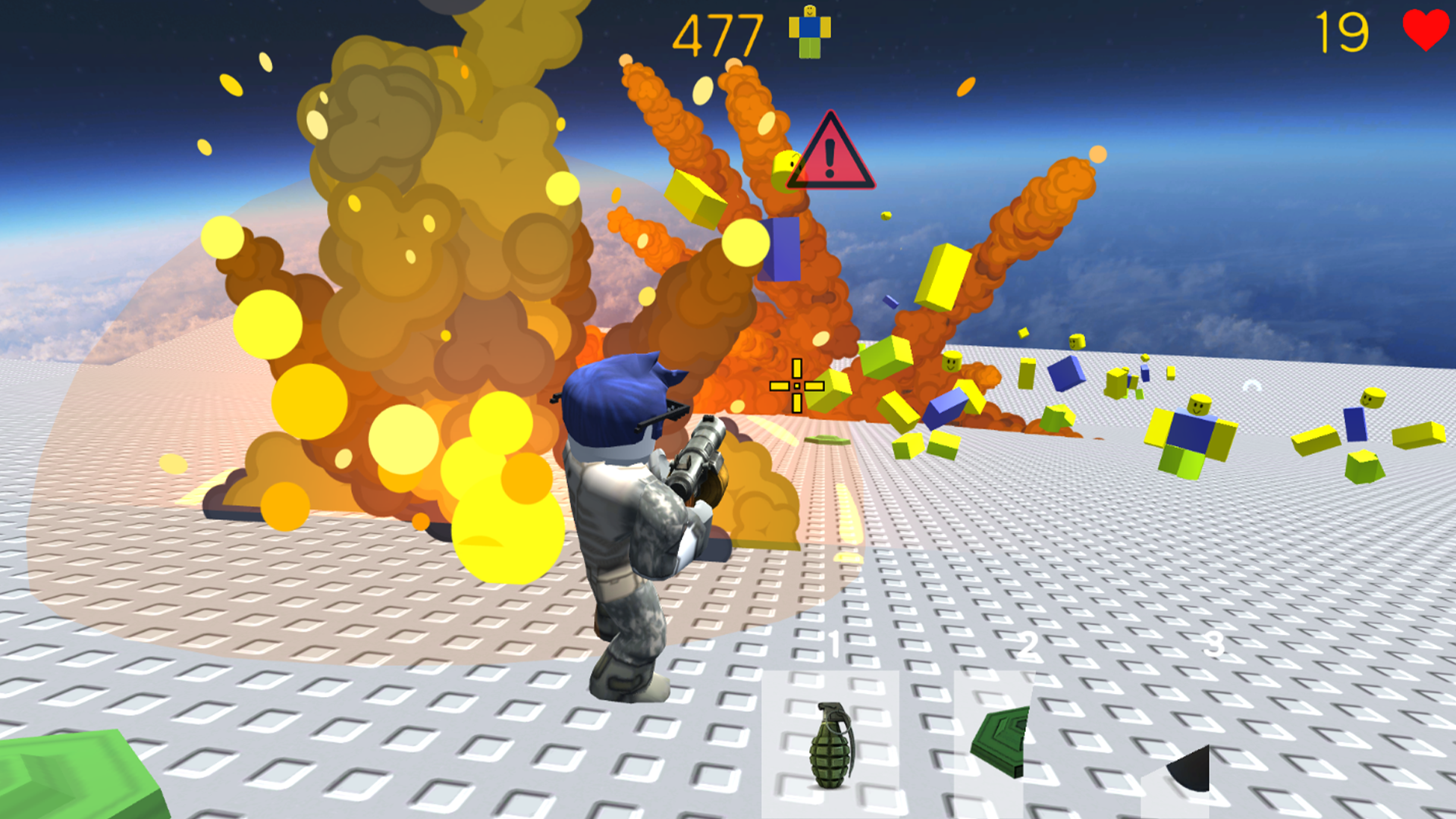Click the crosshair at screen center
This screenshot has height=819, width=1456.
pos(797,387)
